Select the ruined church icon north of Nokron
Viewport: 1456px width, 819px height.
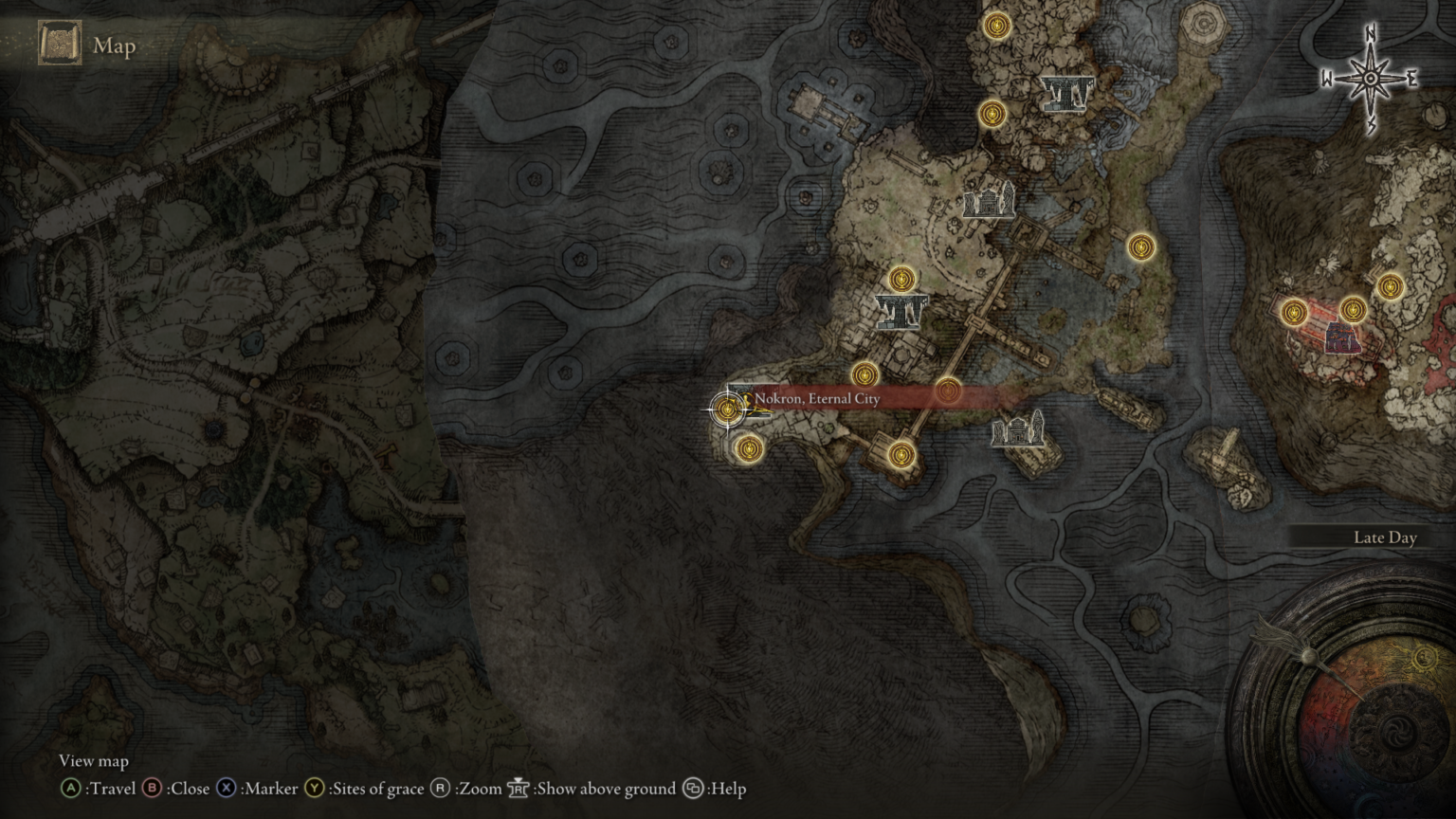(988, 202)
